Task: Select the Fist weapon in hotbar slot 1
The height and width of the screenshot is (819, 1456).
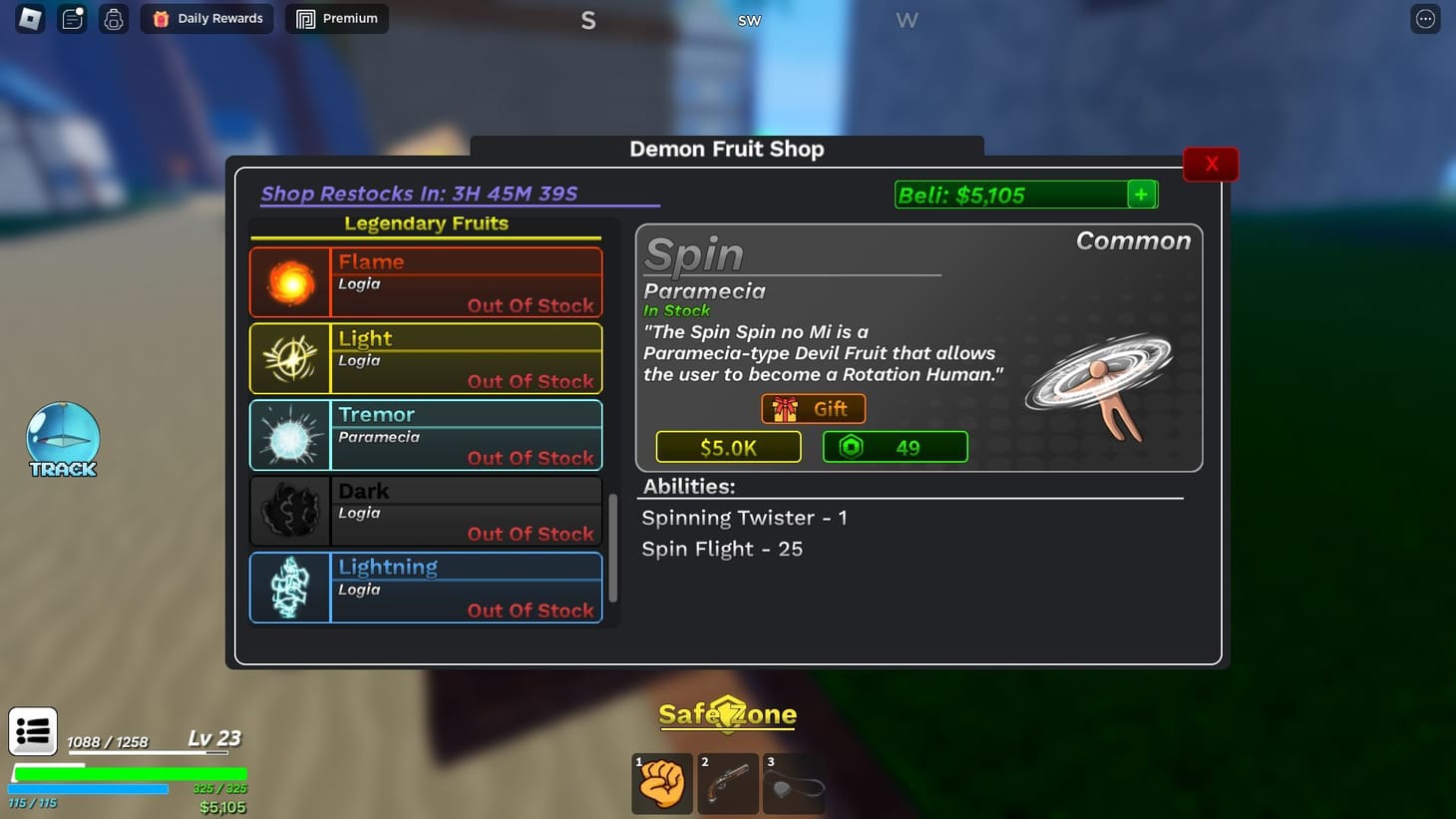Action: tap(661, 783)
